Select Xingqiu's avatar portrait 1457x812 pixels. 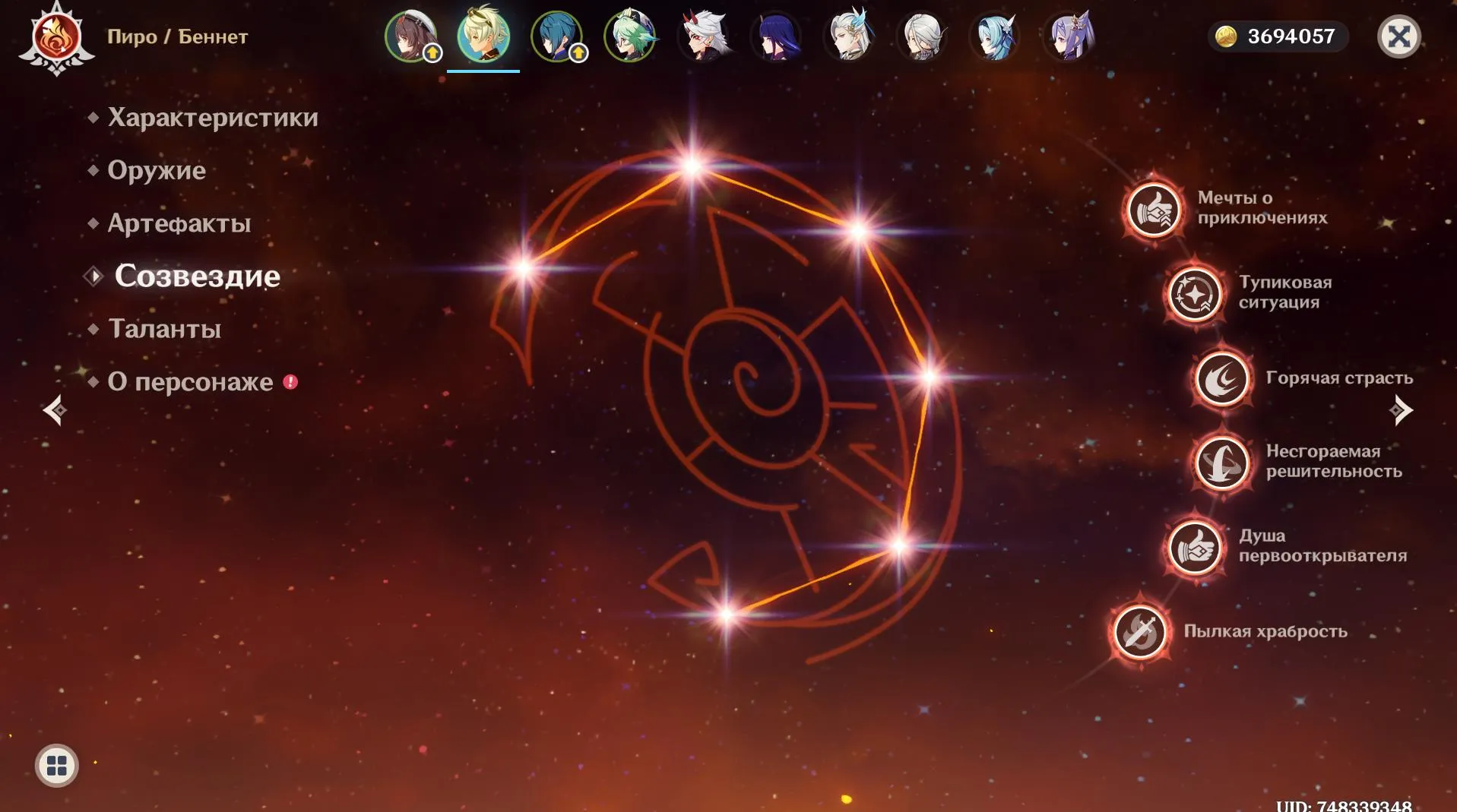point(556,36)
